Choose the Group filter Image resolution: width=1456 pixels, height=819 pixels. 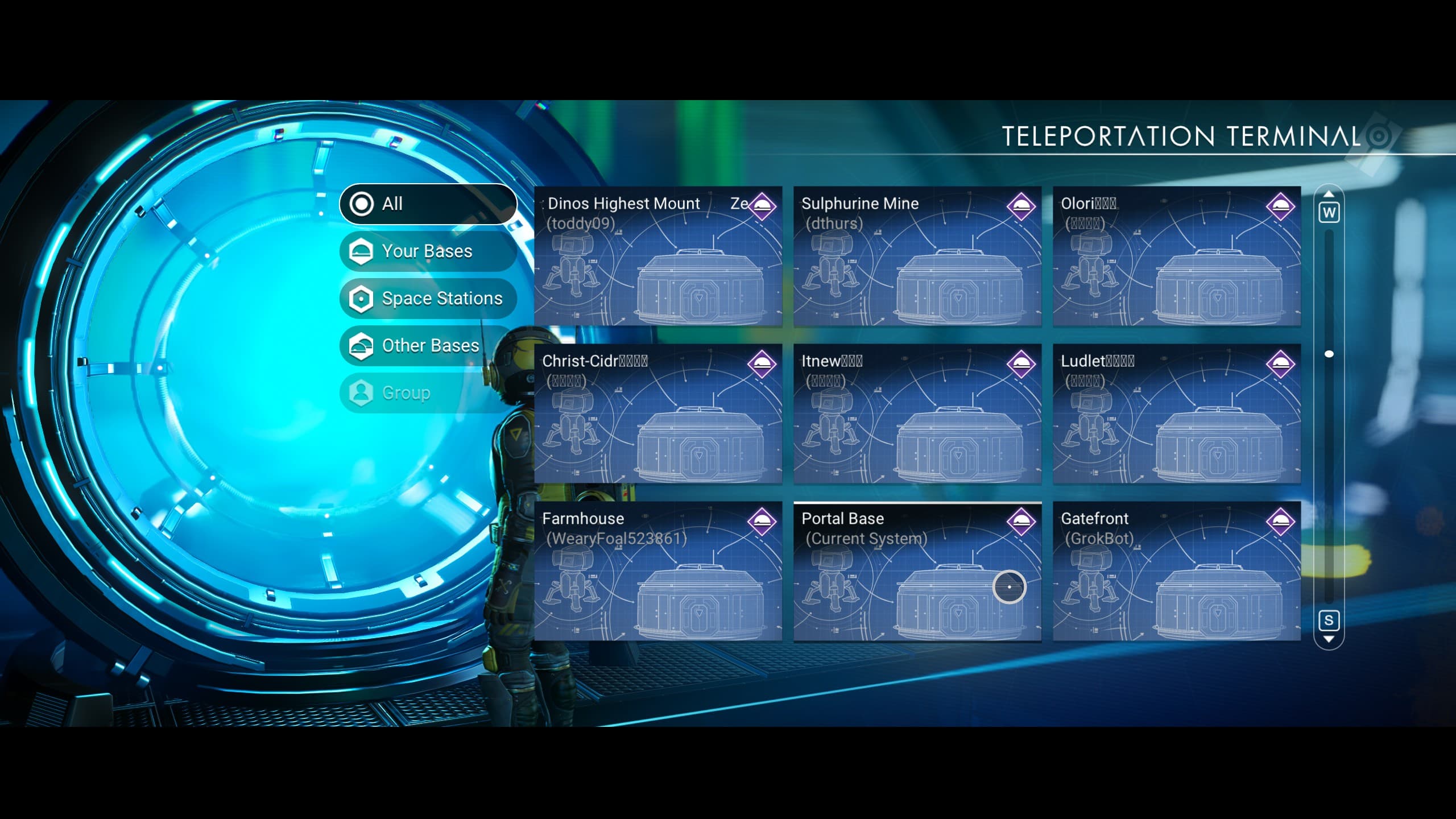428,392
